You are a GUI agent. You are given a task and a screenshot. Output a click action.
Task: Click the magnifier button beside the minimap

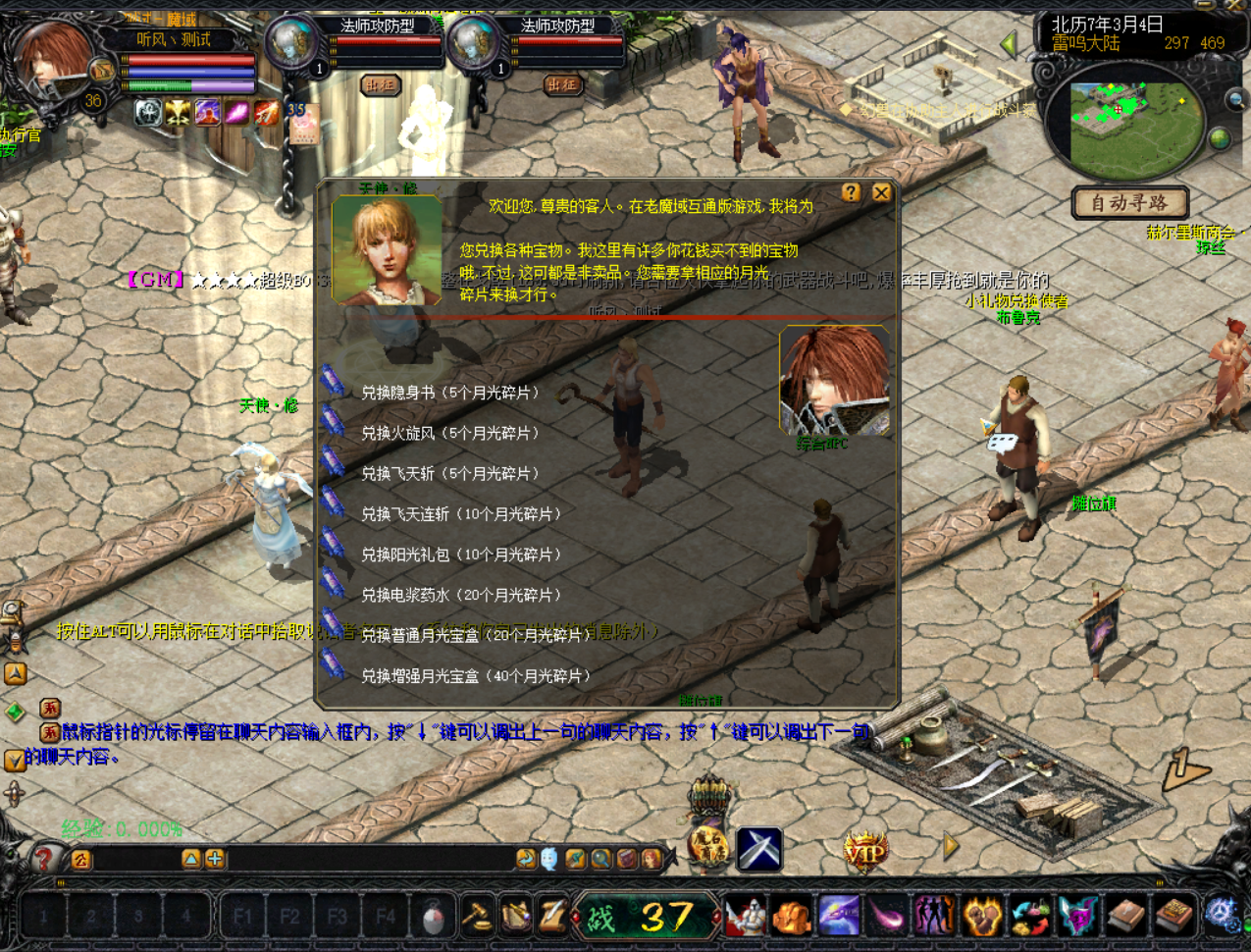point(1235,99)
